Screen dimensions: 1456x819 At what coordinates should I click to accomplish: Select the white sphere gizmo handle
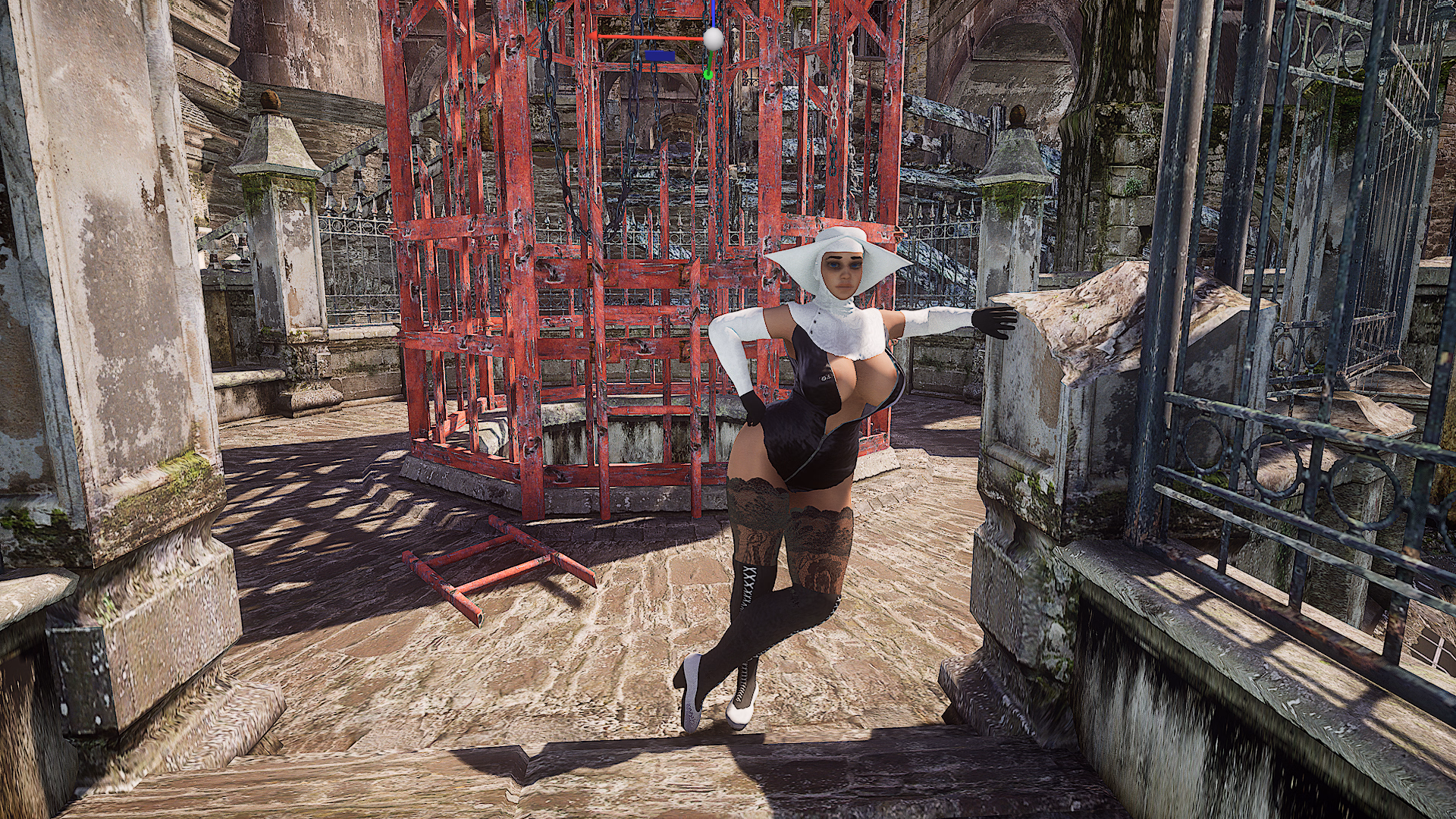[x=712, y=37]
